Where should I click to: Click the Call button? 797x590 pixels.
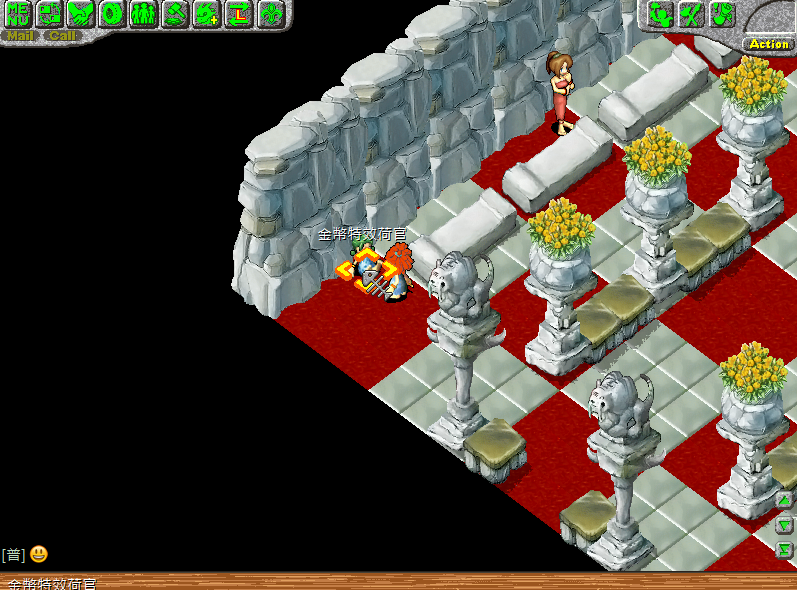(61, 36)
